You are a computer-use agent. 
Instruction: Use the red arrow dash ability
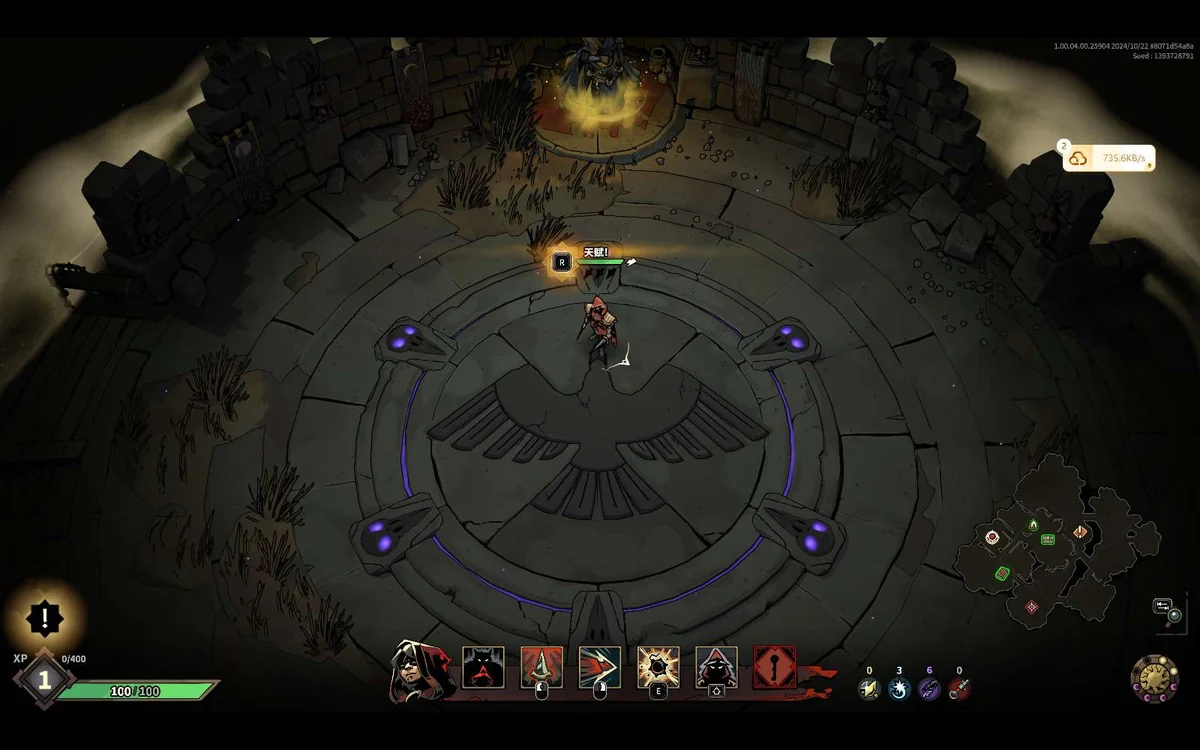(600, 667)
